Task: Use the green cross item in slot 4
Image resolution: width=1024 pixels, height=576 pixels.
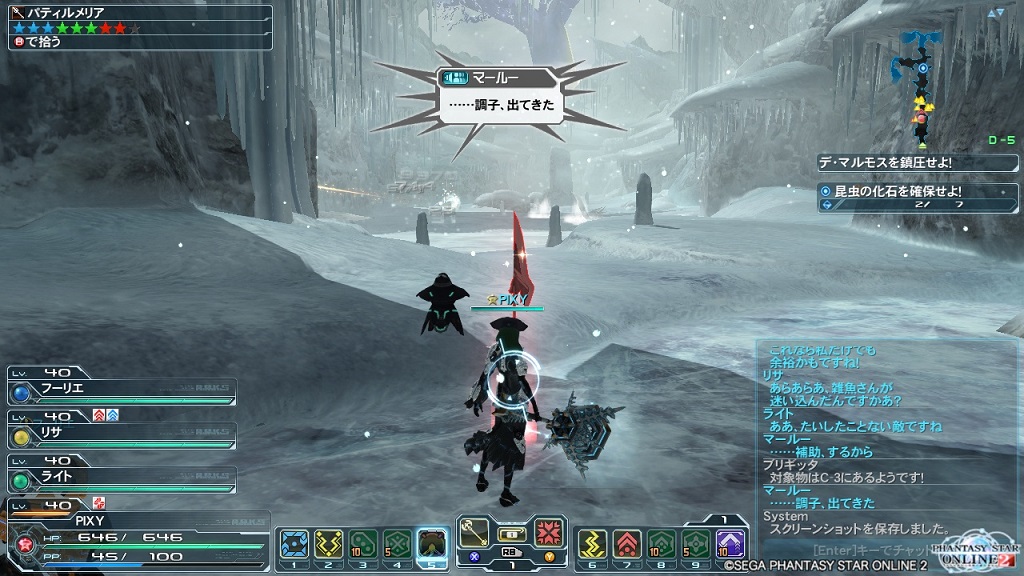Action: coord(397,544)
